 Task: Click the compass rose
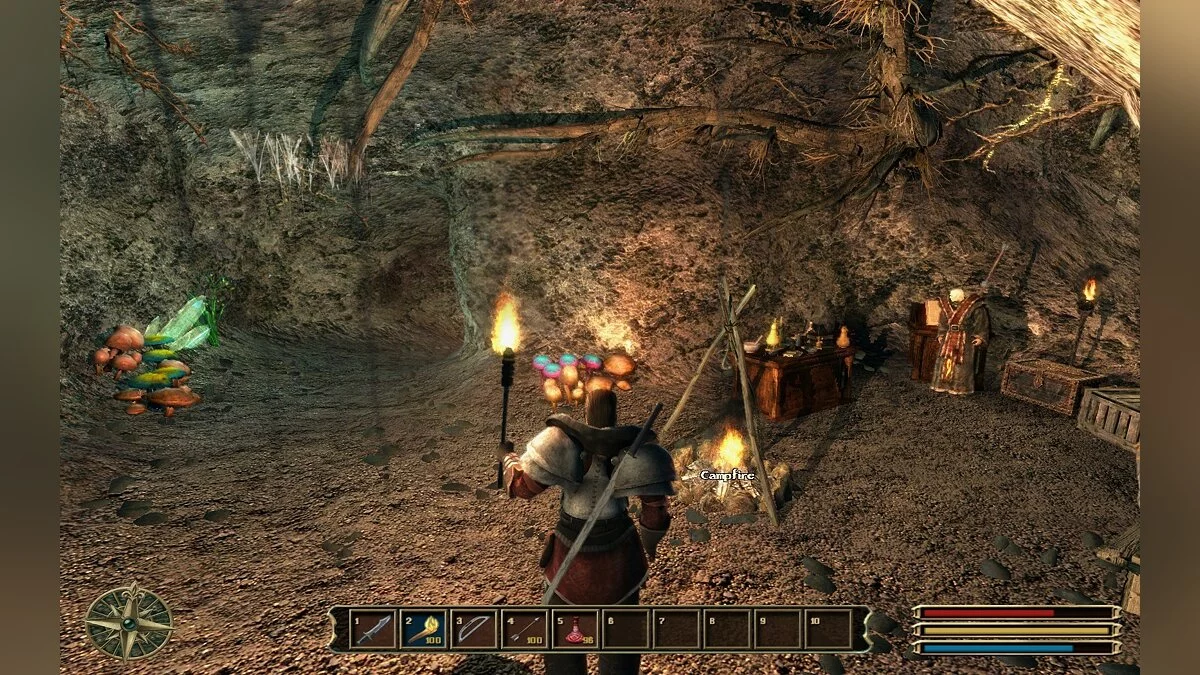point(128,622)
